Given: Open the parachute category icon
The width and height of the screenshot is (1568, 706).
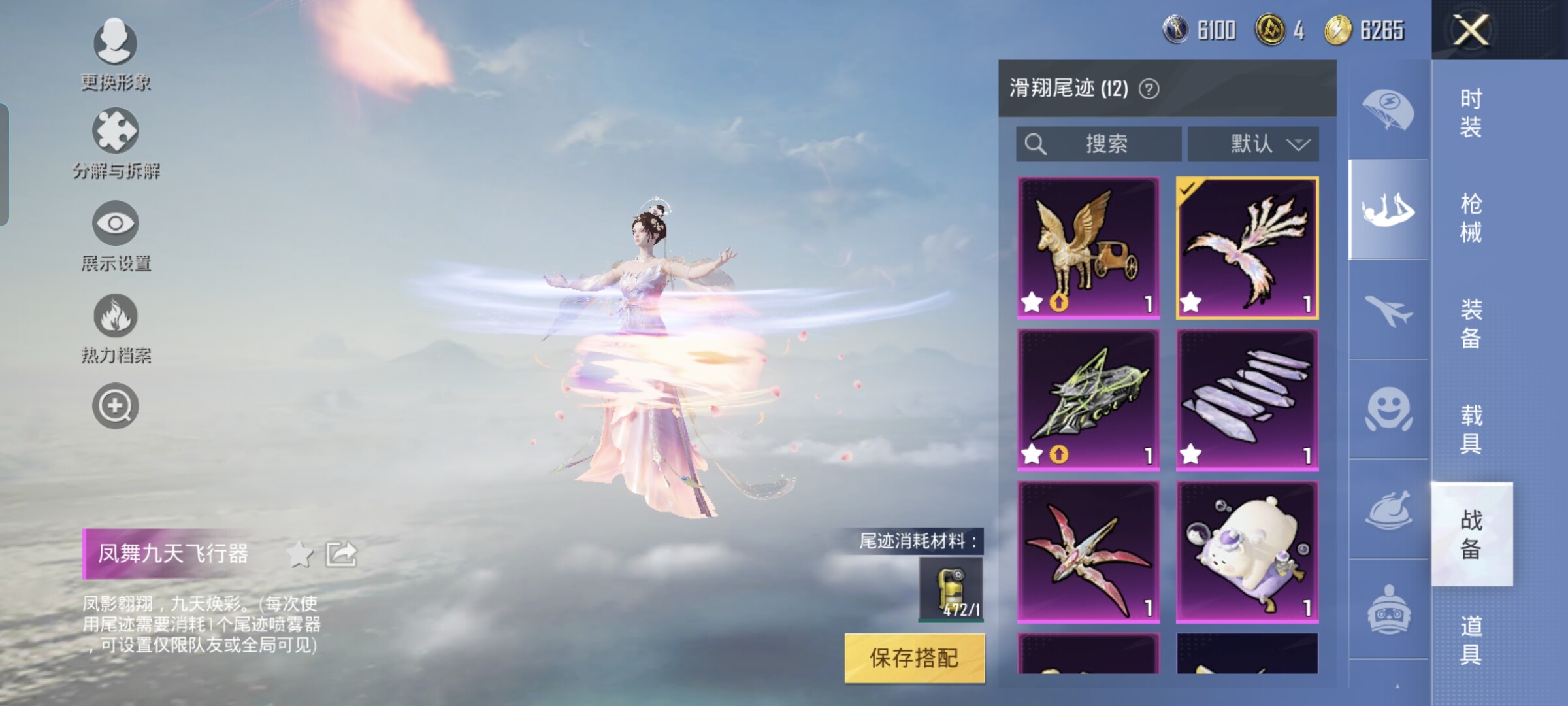Looking at the screenshot, I should tap(1388, 110).
